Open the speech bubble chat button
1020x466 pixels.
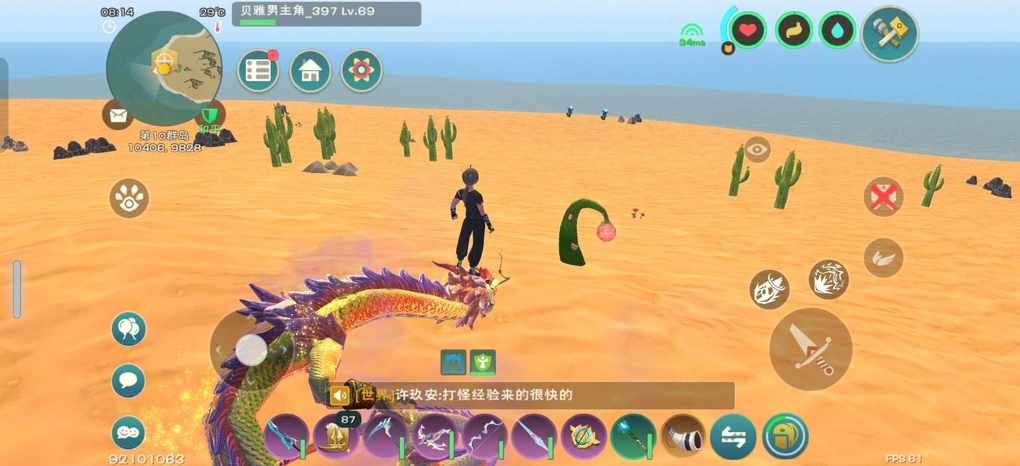pos(128,381)
